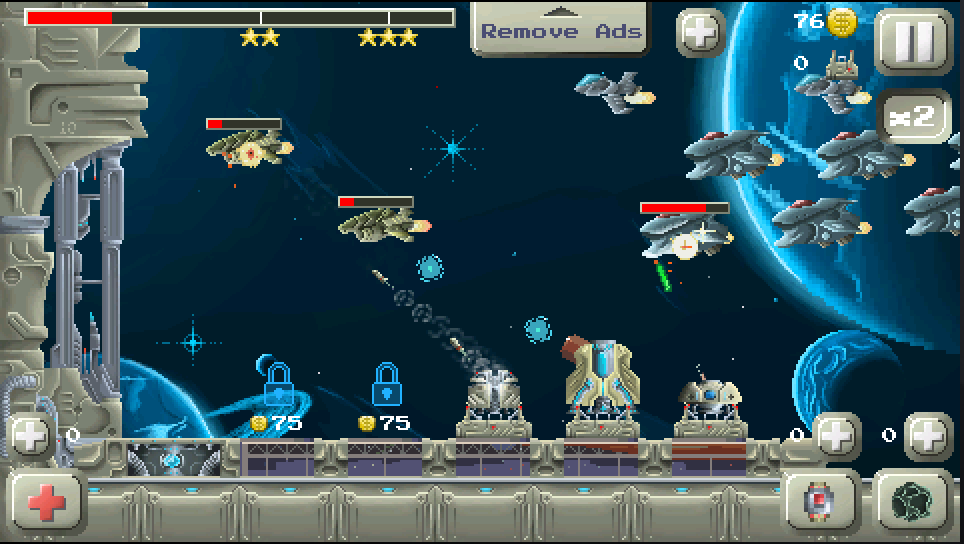The height and width of the screenshot is (544, 964).
Task: Launch the asteroid ability
Action: (912, 503)
